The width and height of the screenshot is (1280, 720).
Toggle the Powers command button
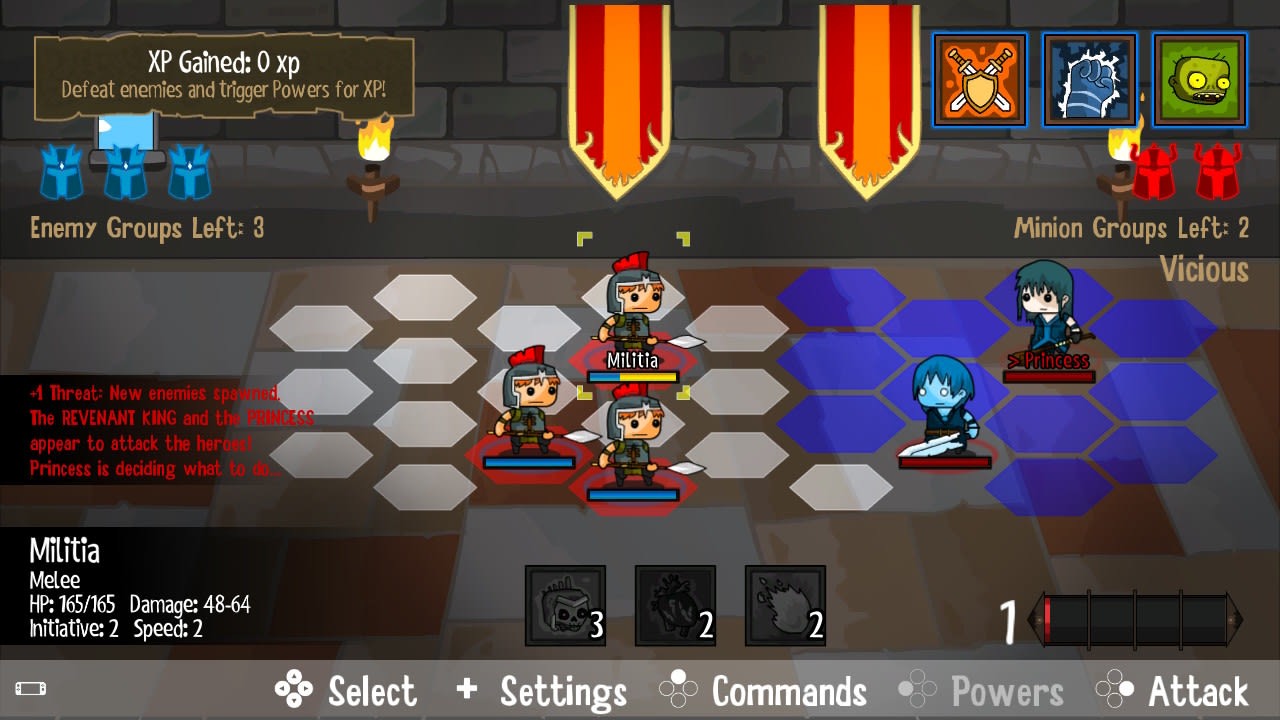pos(1008,690)
